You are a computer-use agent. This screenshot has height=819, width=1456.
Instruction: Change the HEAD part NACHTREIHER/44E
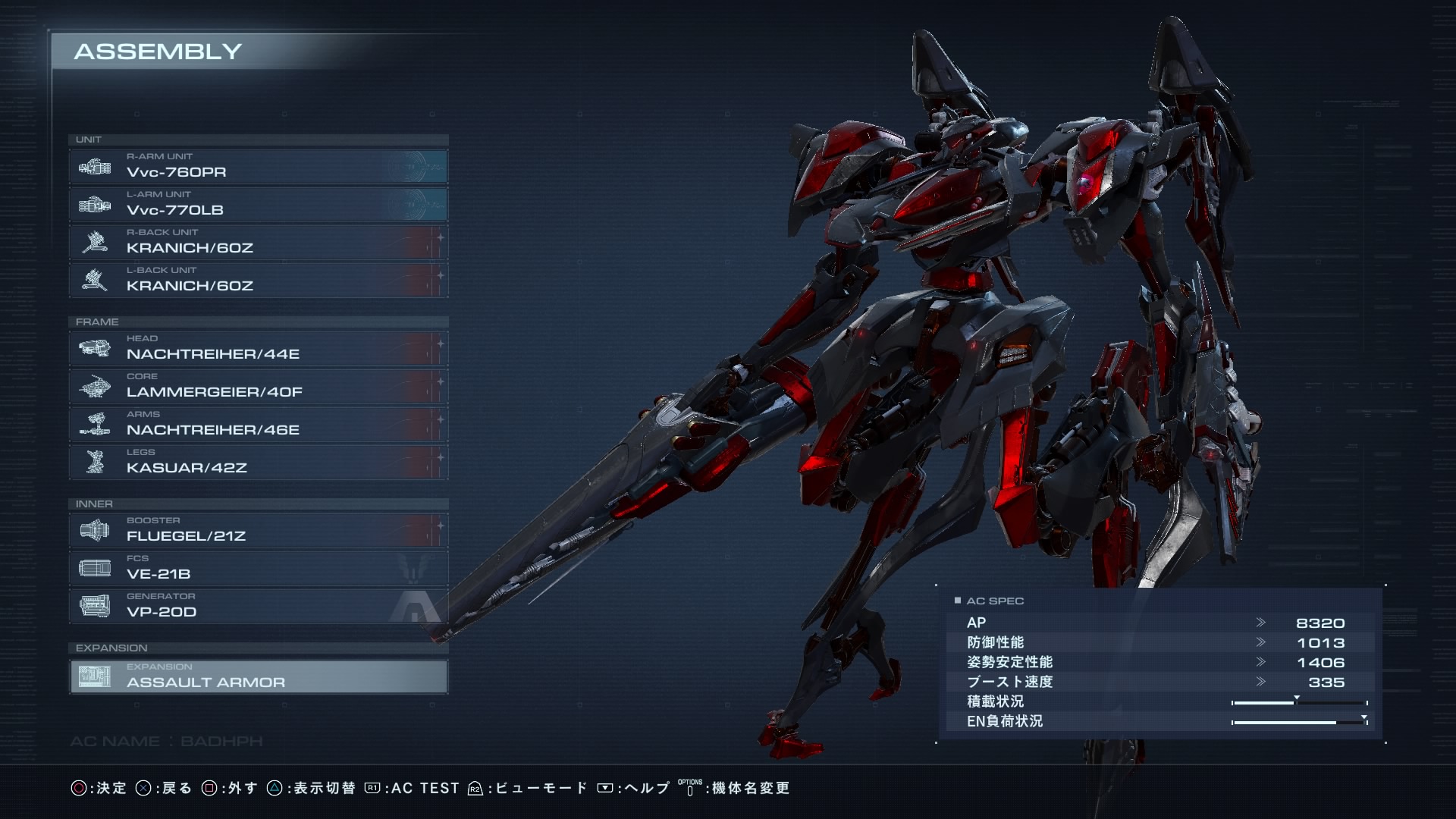coord(258,348)
